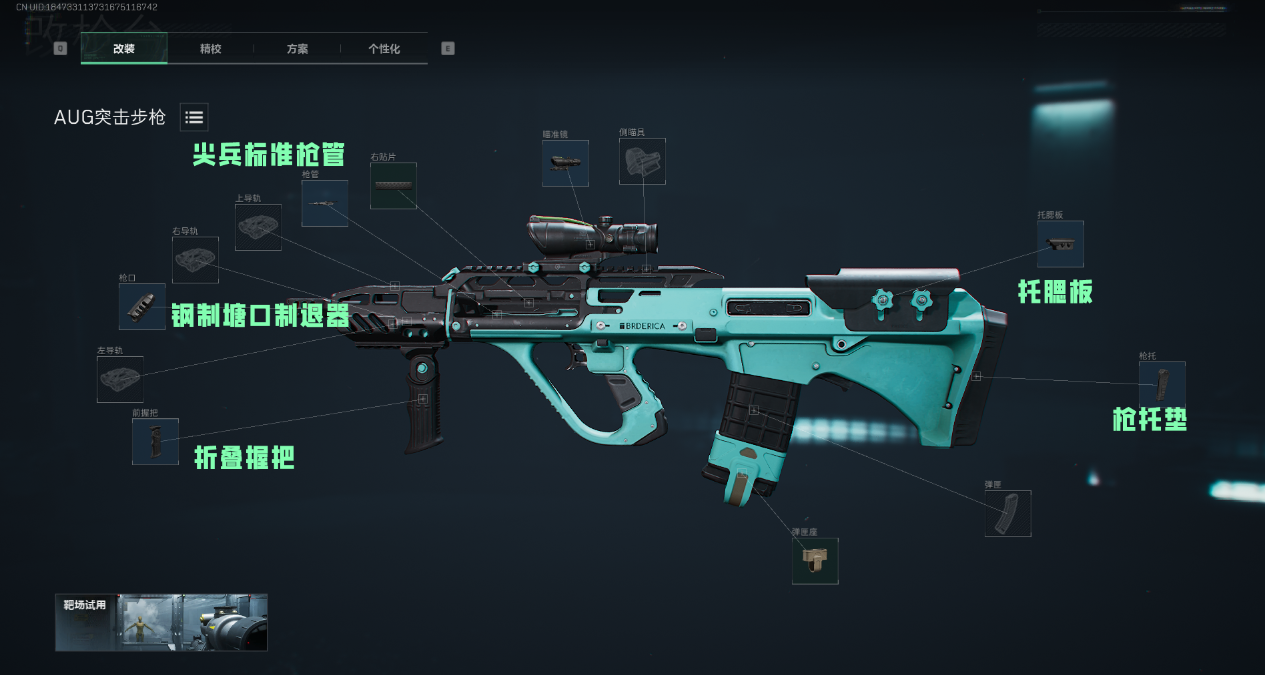Choose the 侧瞄具 side sight slot
Screen dimensions: 1265x675
point(642,161)
